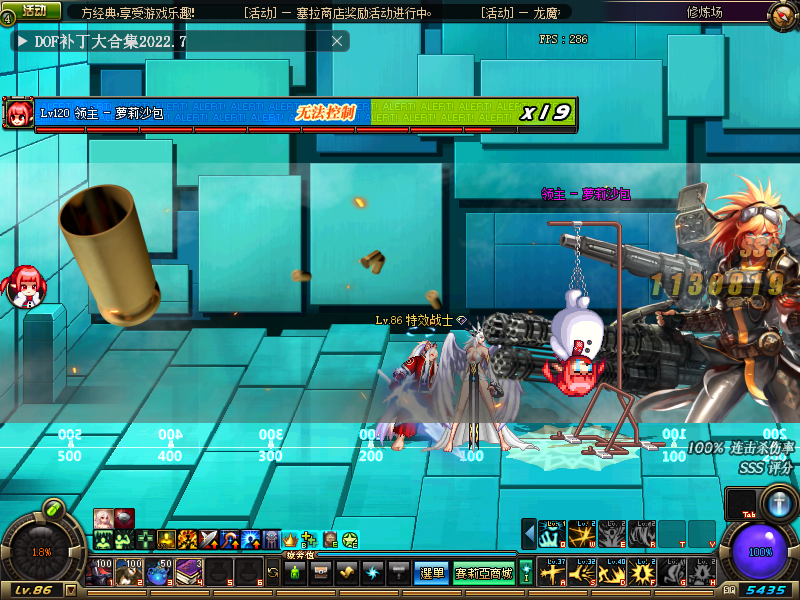The width and height of the screenshot is (800, 600).
Task: Use the purple book in slot 4
Action: [x=189, y=573]
